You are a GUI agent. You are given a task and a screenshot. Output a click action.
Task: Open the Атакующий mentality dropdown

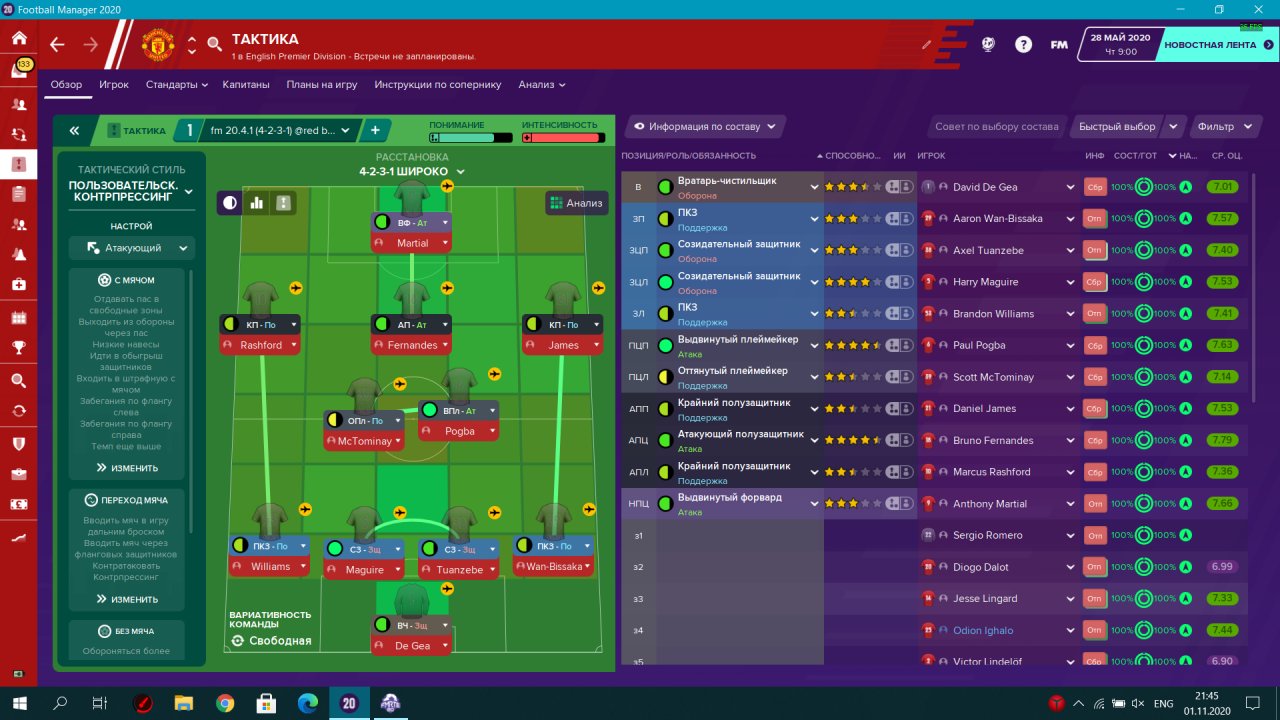[x=132, y=248]
